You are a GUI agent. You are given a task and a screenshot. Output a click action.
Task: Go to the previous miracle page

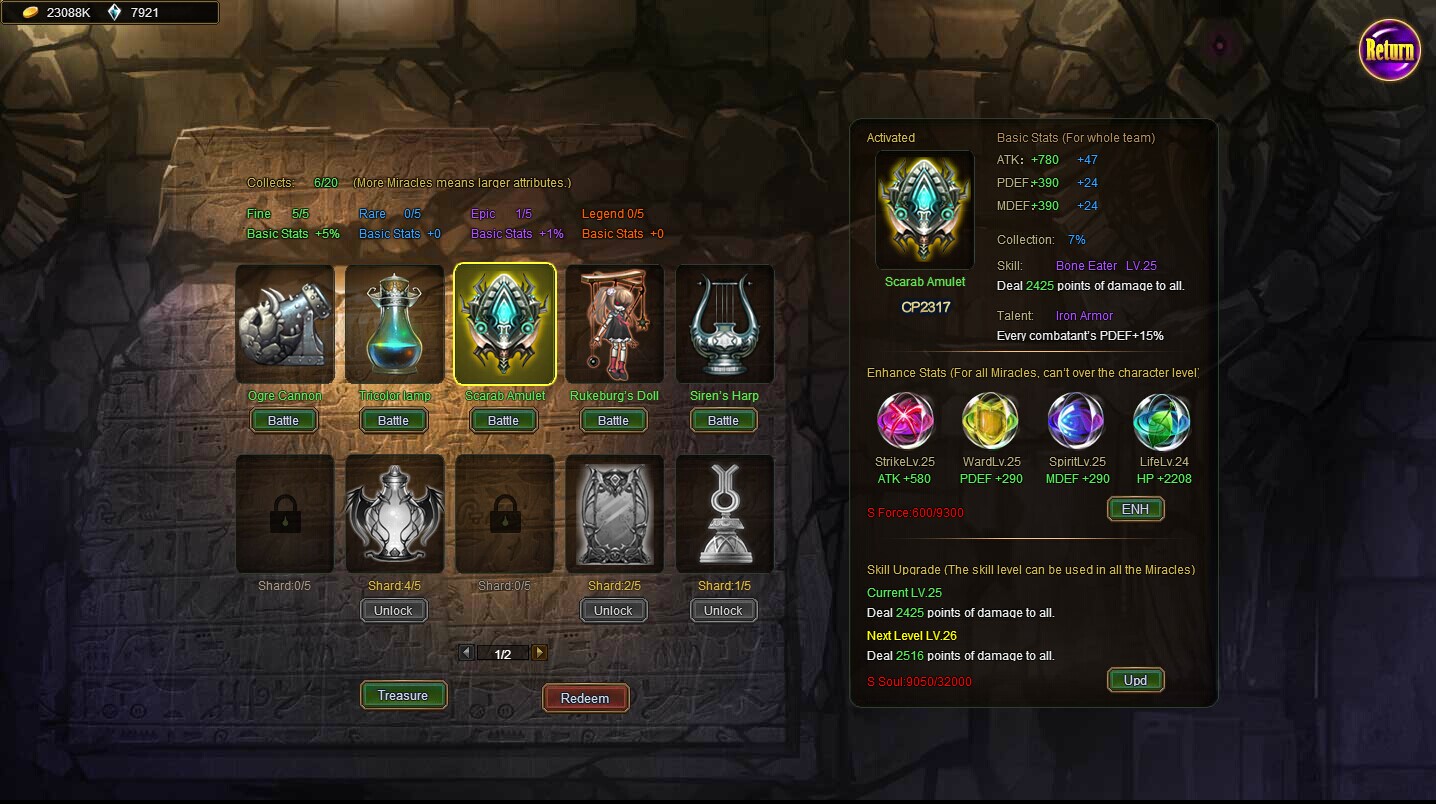click(x=466, y=653)
